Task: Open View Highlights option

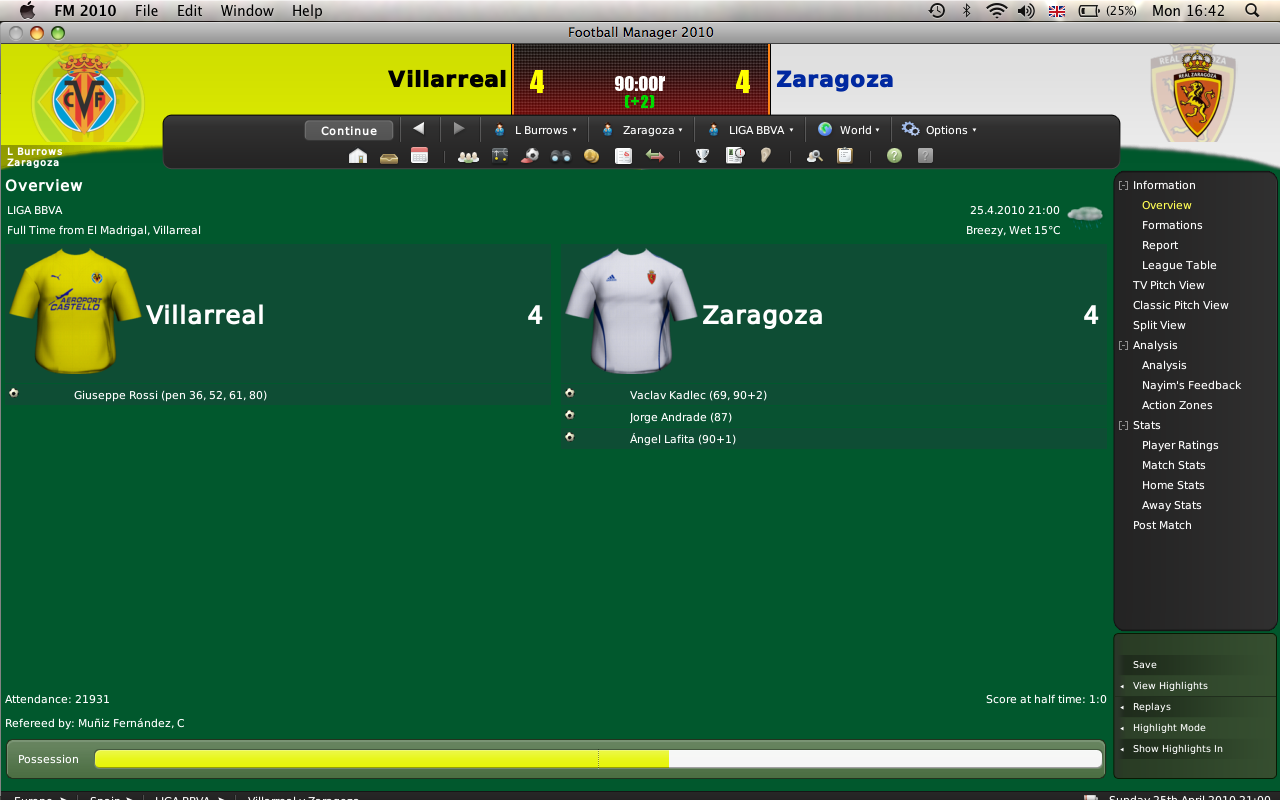Action: click(x=1170, y=686)
